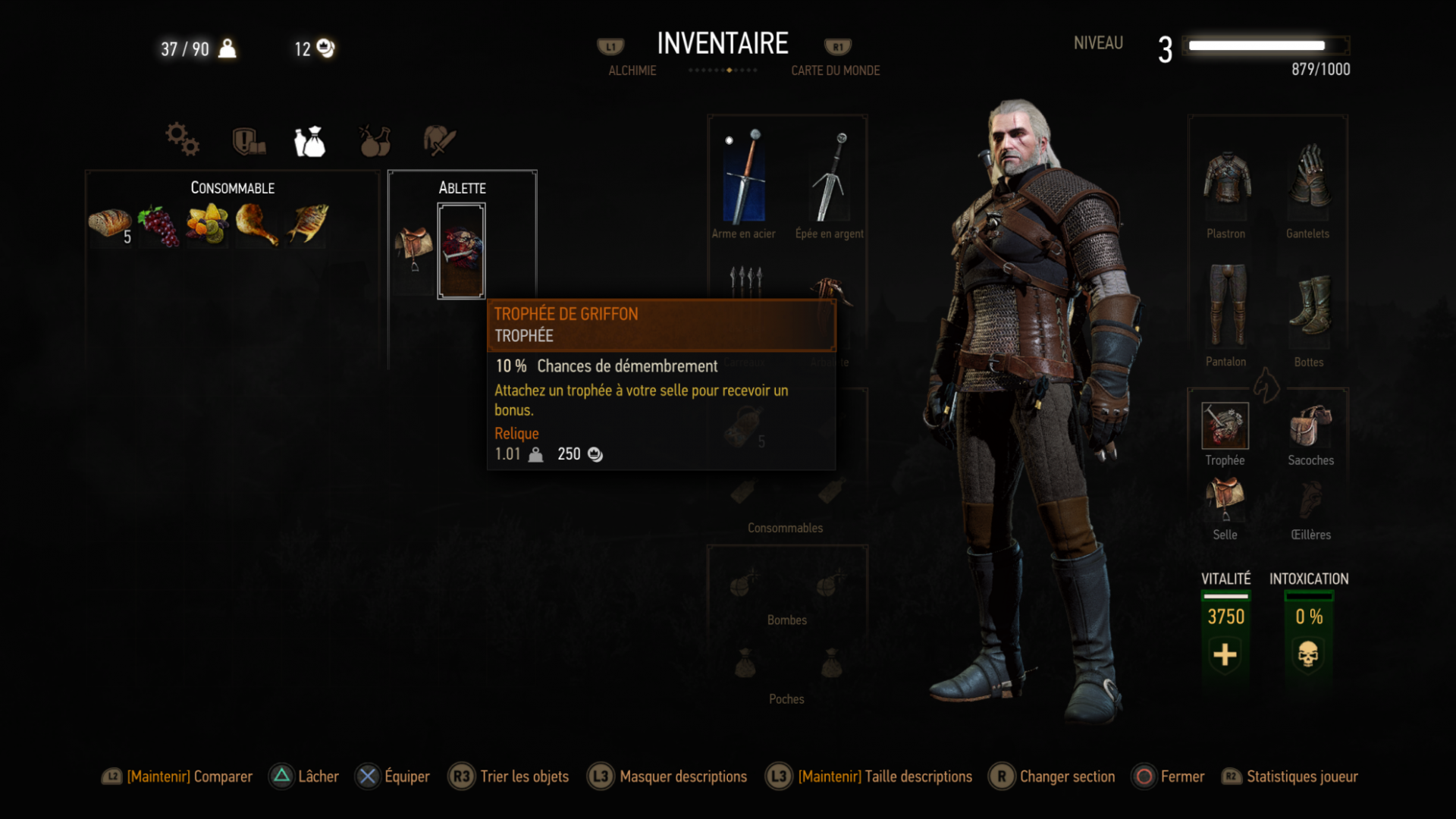Click the Pantalon trousers slot
Screen dimensions: 1456x819
1226,305
